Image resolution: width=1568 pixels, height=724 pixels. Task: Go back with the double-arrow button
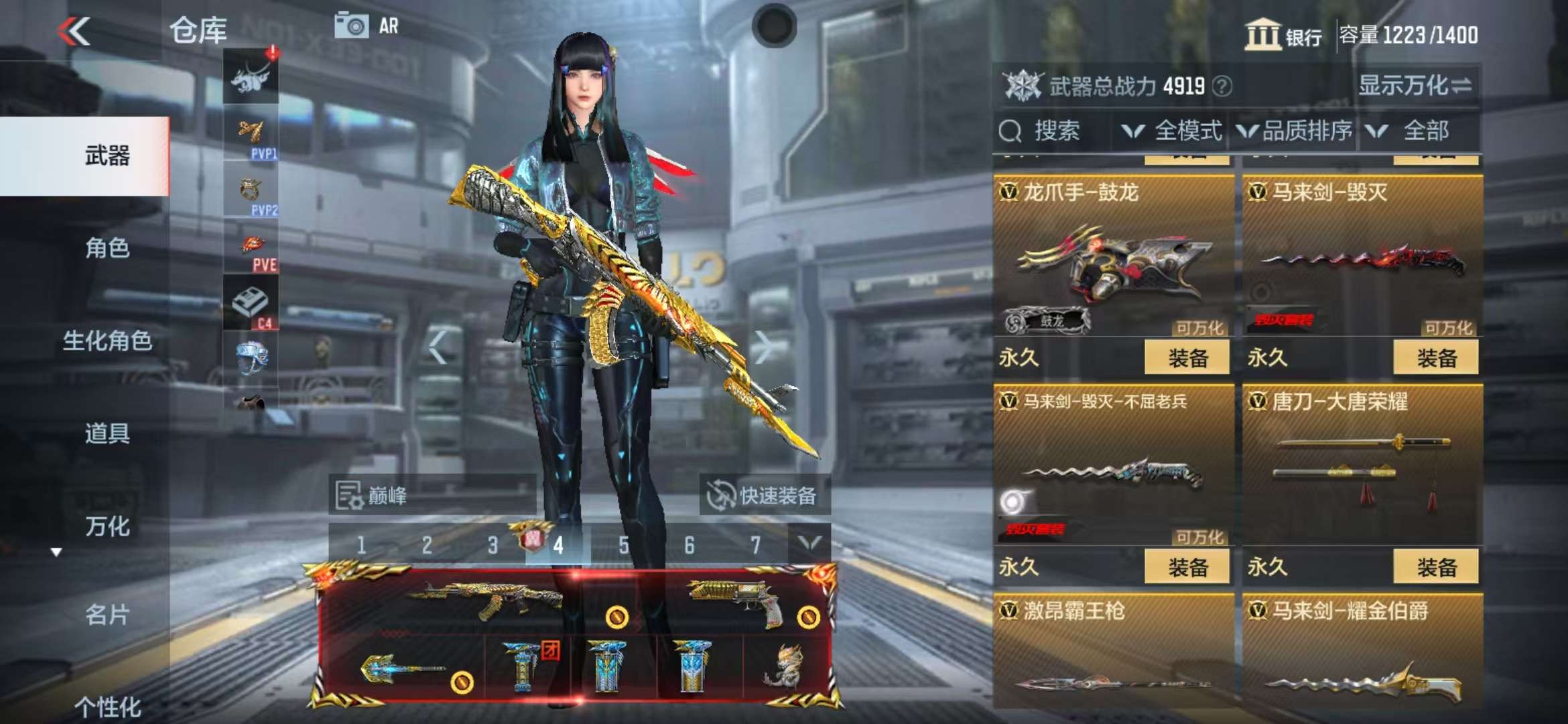tap(74, 32)
